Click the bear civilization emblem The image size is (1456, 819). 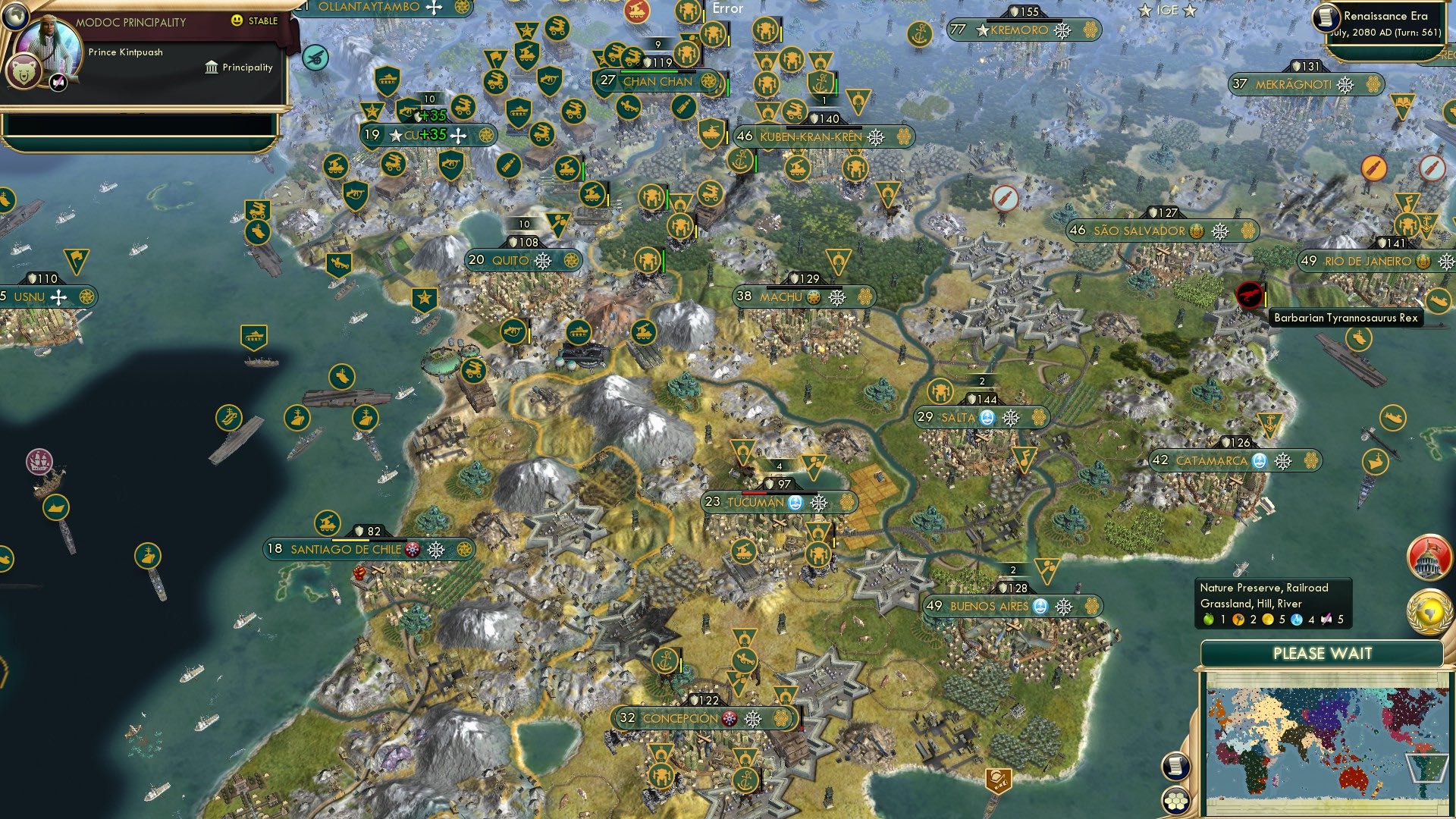click(x=23, y=74)
